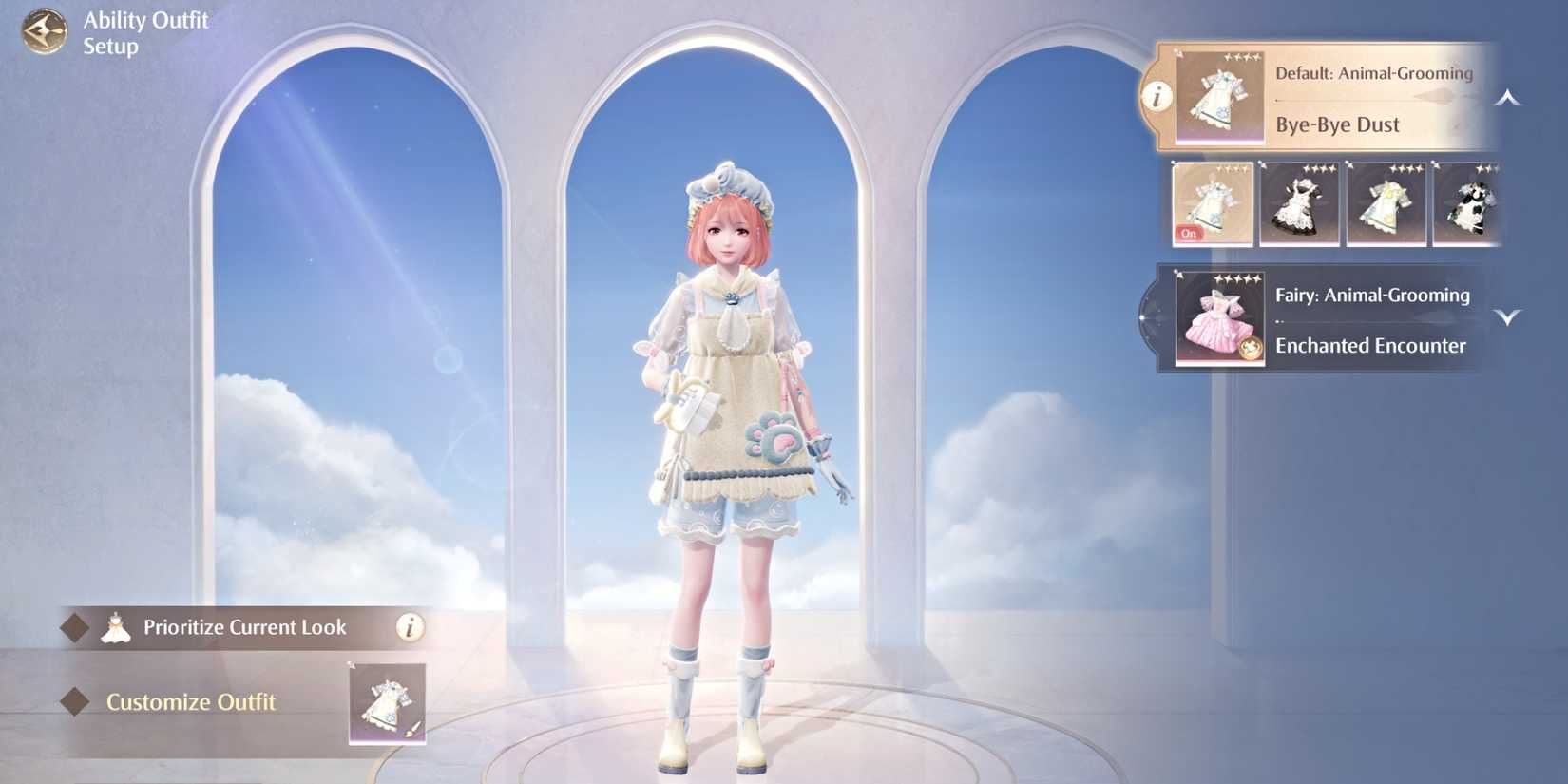Select the Fairy: Animal-Grooming category header
Viewport: 1568px width, 784px height.
click(x=1371, y=296)
